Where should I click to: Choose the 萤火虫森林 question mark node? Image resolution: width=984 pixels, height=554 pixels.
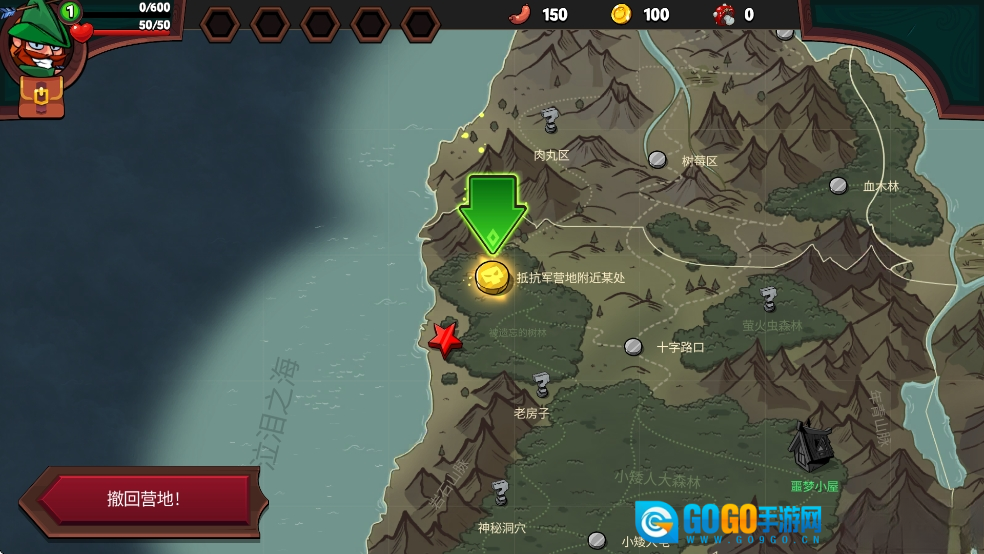coord(768,299)
